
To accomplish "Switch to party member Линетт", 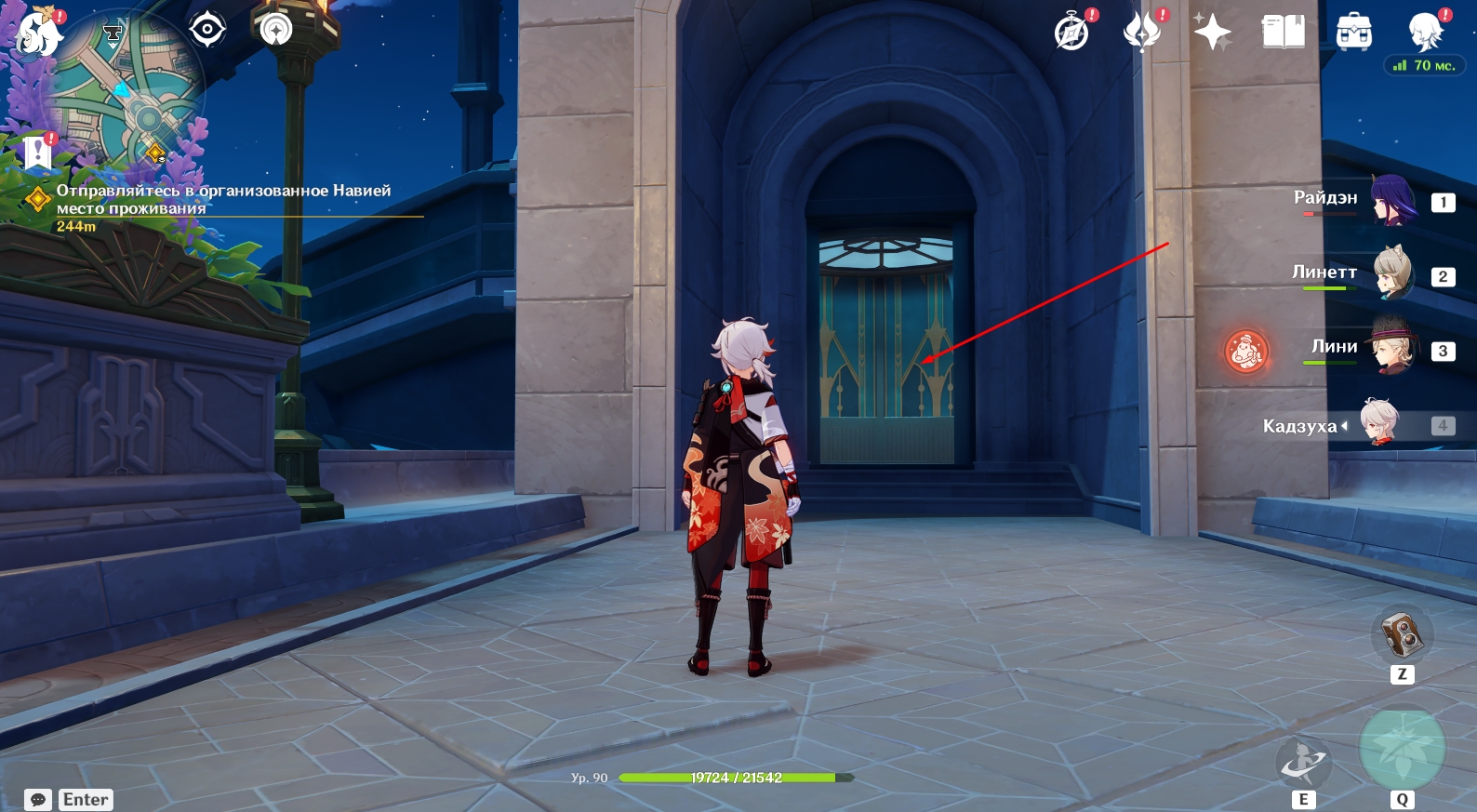I will [x=1392, y=274].
